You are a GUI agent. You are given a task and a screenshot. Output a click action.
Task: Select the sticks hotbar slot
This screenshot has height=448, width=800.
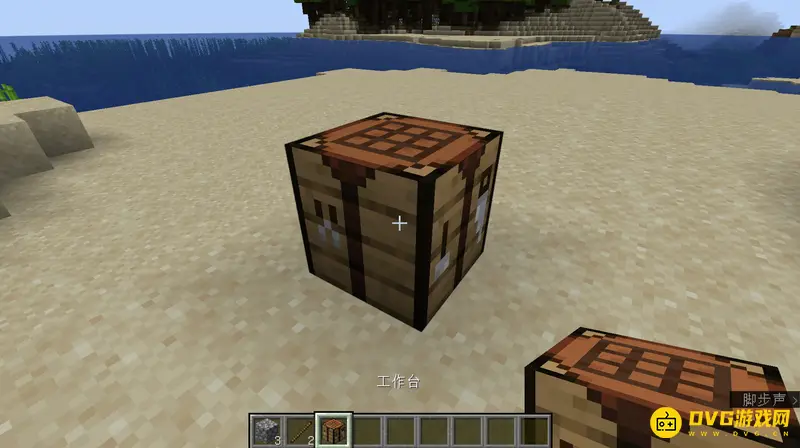pos(299,431)
